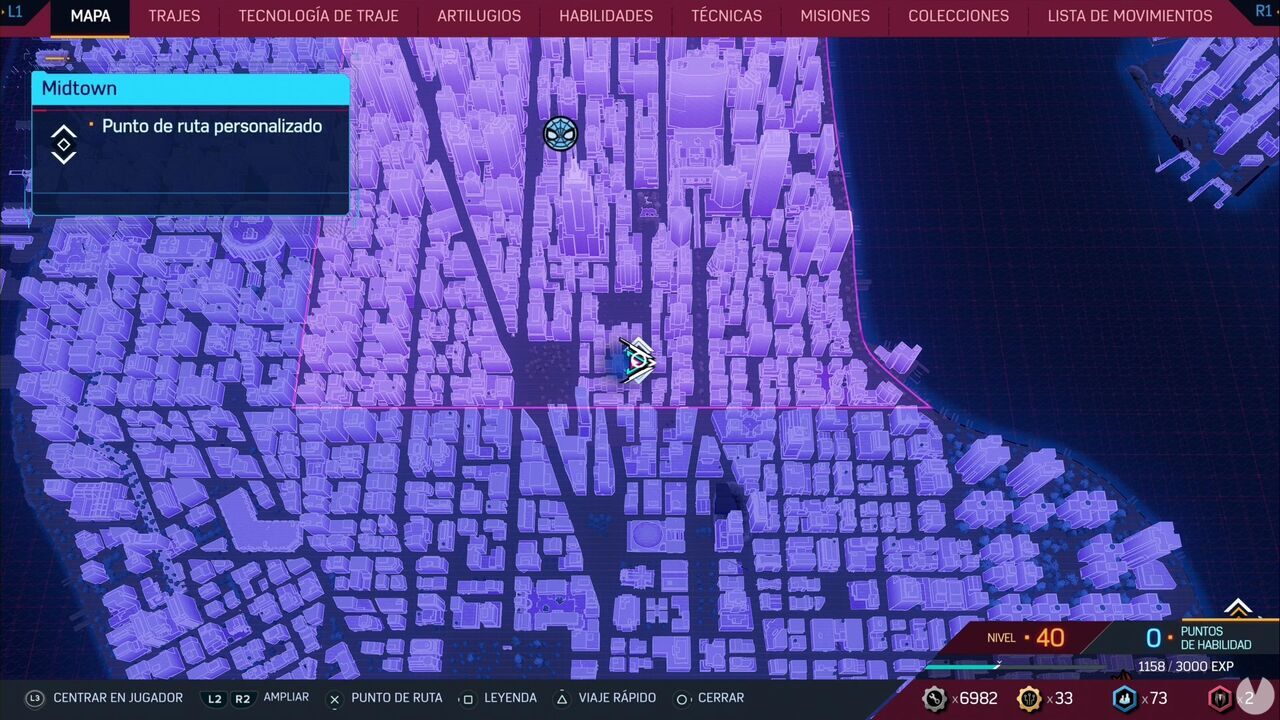1280x720 pixels.
Task: Select the gear wrench currency icon showing x6982
Action: coord(936,699)
